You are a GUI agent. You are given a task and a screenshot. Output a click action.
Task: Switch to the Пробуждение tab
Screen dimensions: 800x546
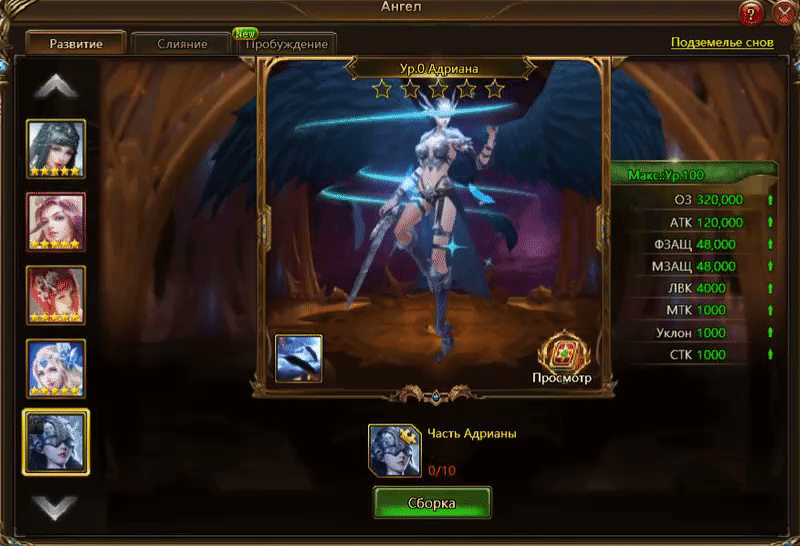287,45
